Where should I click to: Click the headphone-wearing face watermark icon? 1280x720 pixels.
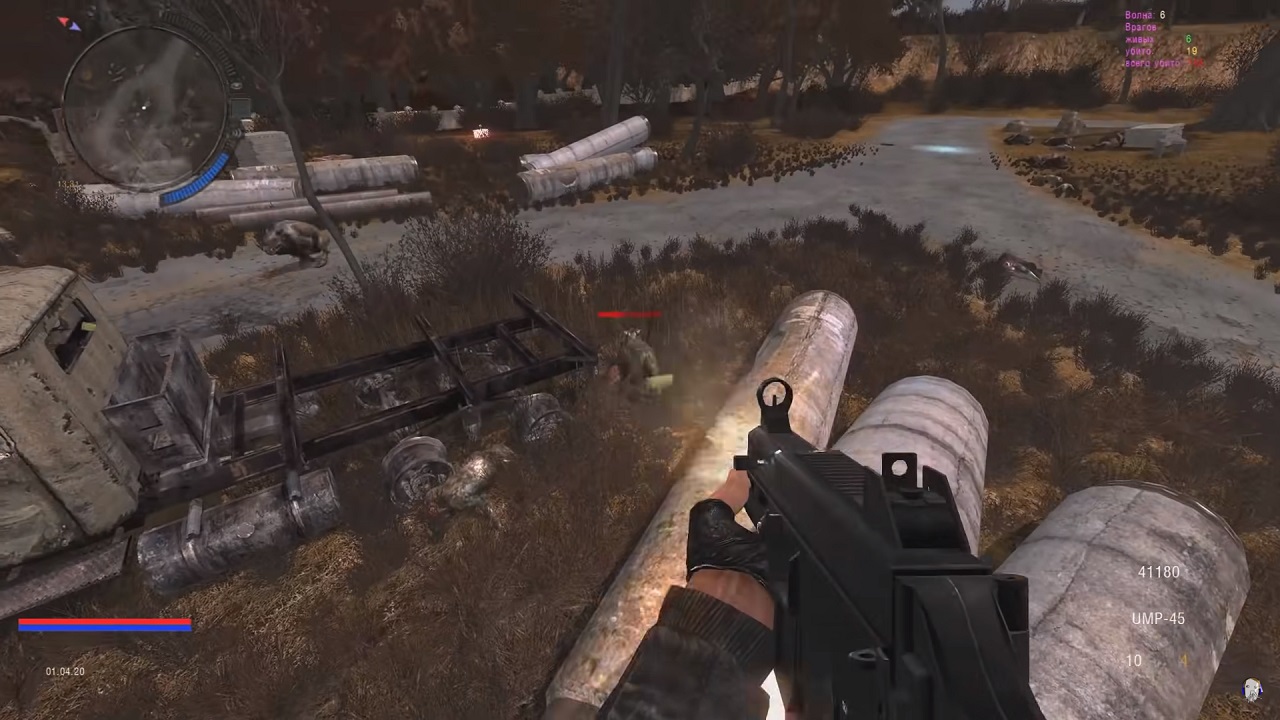[1251, 689]
